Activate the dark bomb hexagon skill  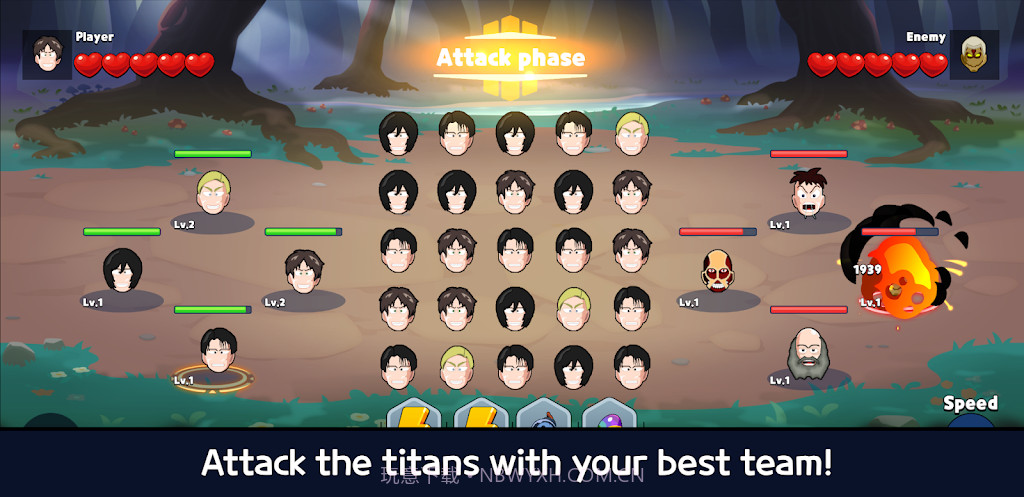[x=543, y=415]
